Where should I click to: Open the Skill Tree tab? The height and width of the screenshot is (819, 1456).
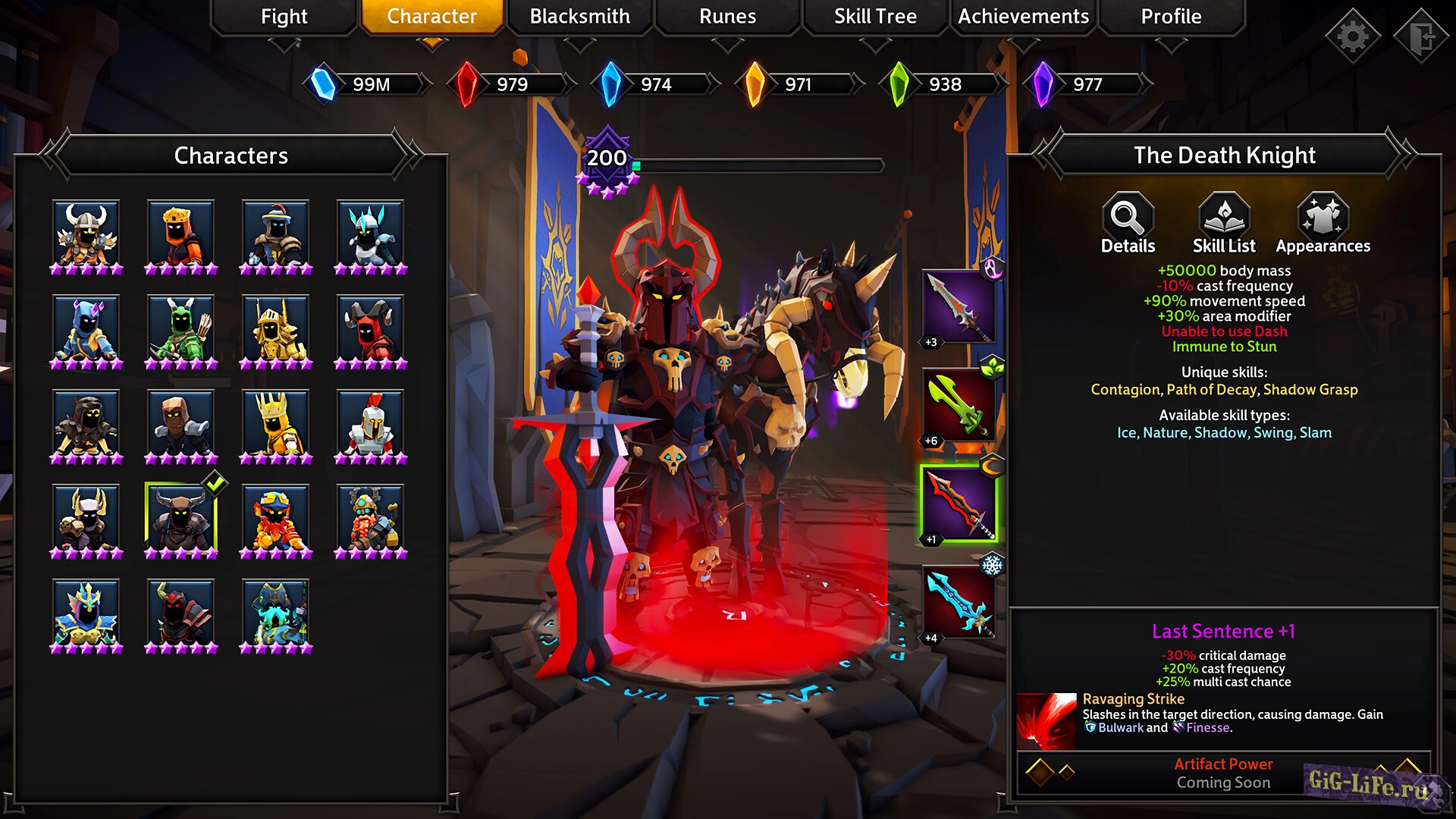(875, 17)
